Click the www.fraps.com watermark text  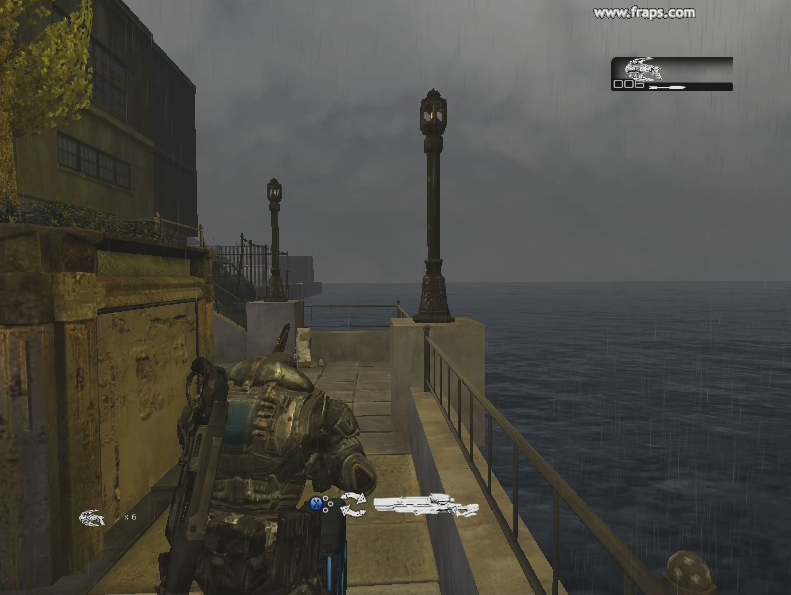click(644, 13)
